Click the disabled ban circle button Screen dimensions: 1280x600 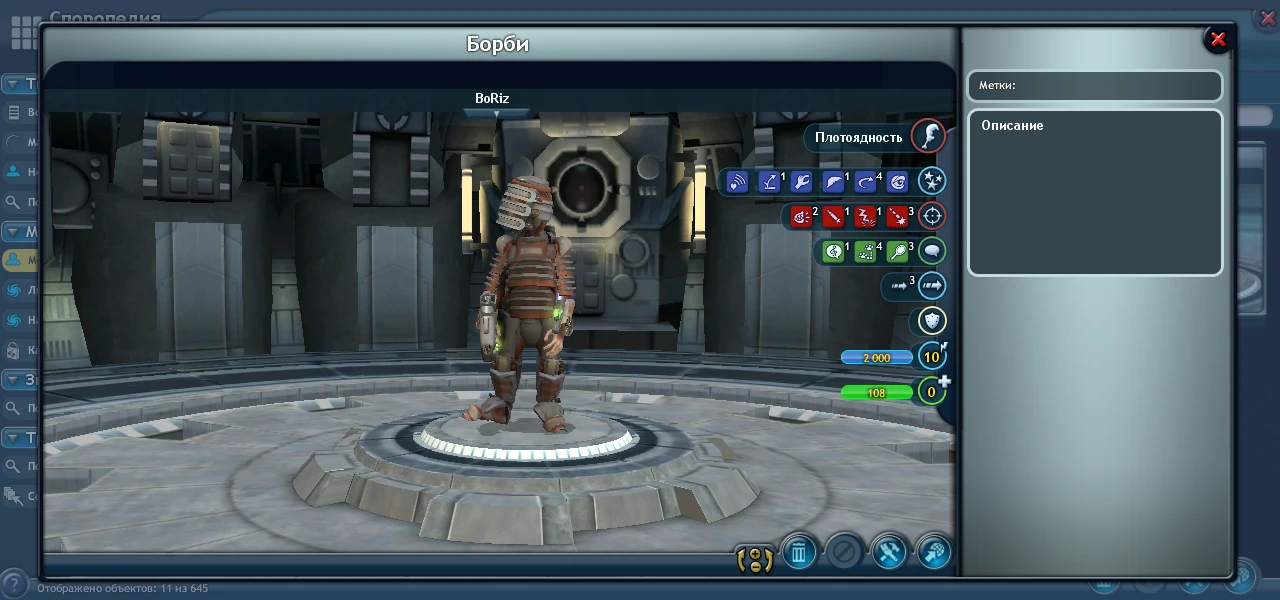click(844, 551)
